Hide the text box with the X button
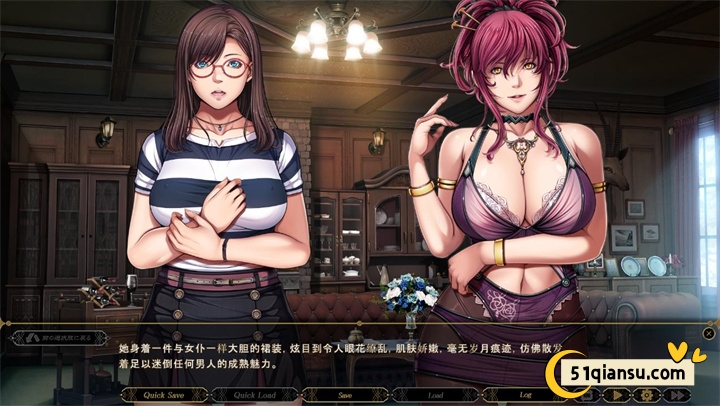The width and height of the screenshot is (720, 406). 709,333
